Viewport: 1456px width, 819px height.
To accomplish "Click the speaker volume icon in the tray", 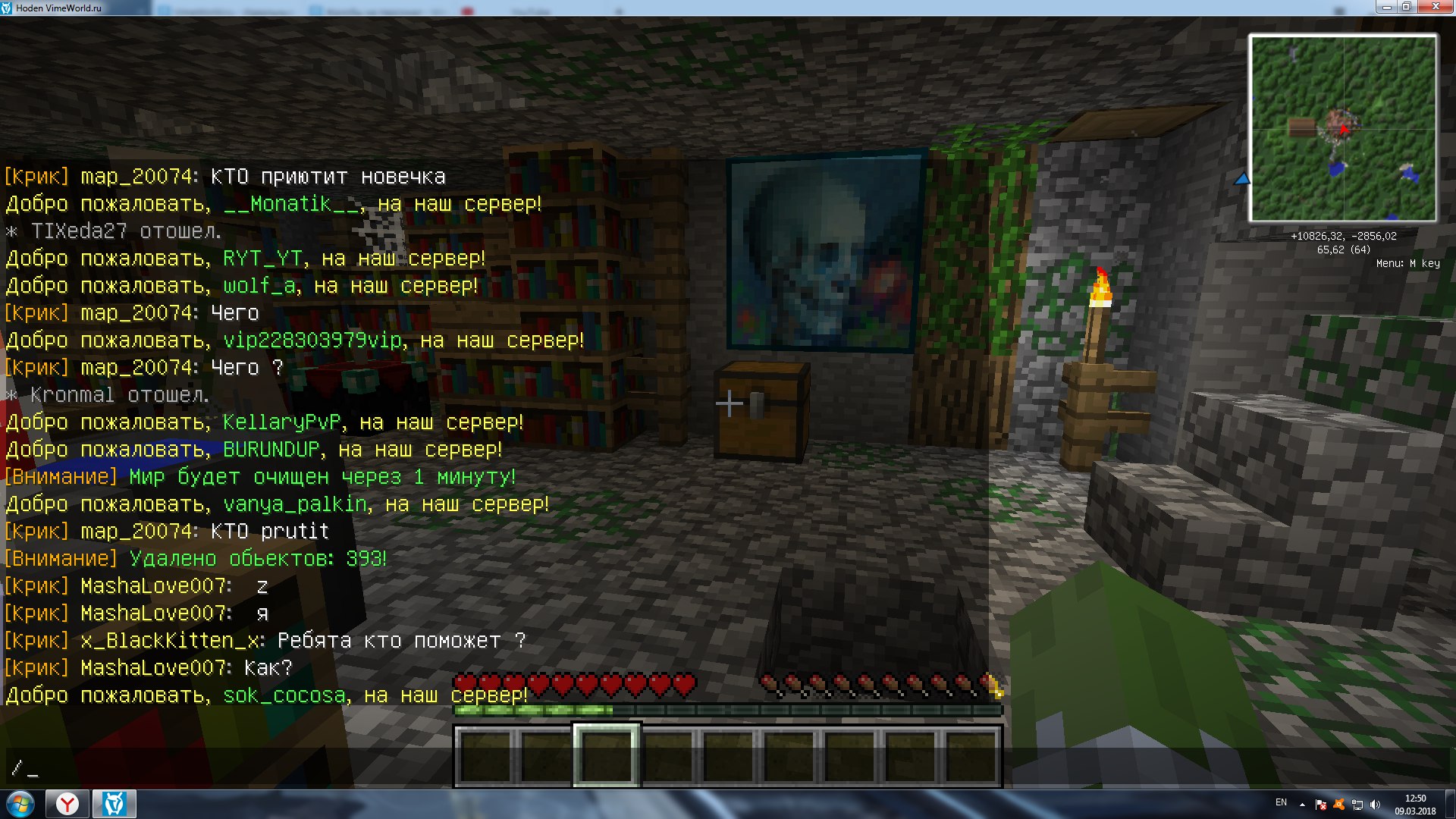I will [1375, 805].
